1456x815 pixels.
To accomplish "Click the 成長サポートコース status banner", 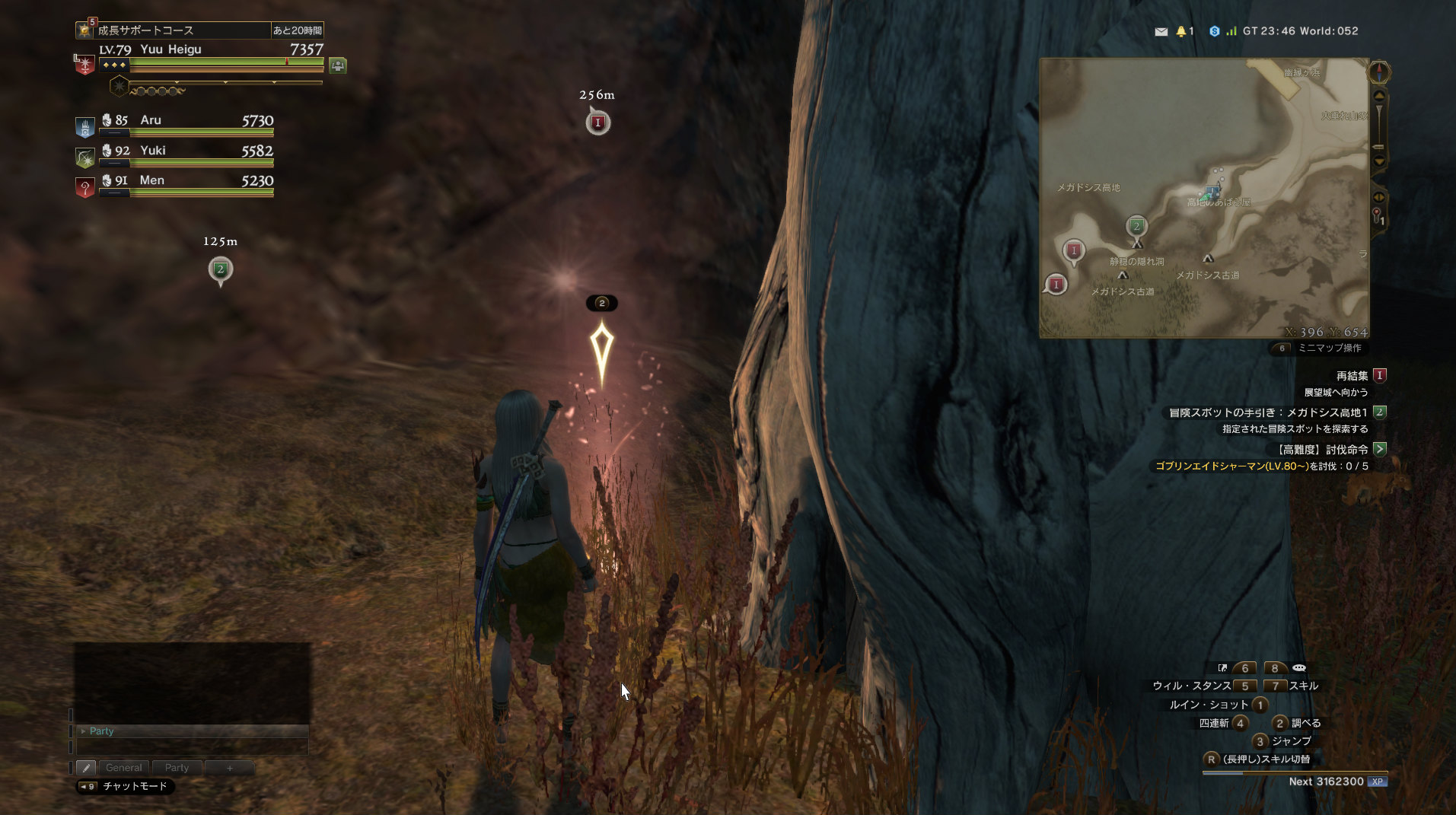I will (x=183, y=30).
